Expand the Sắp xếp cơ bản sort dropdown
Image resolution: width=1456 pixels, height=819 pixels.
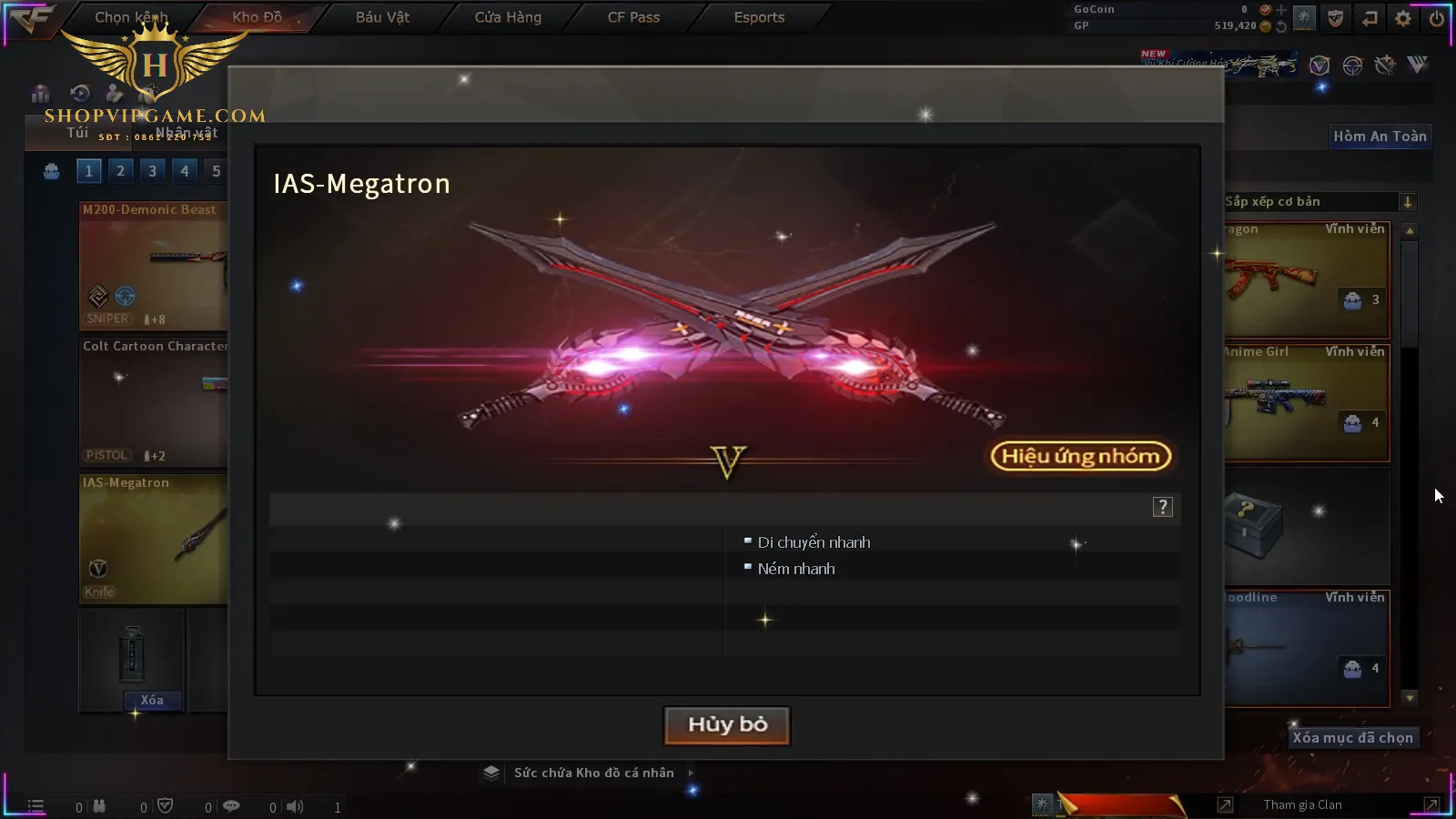pos(1407,202)
